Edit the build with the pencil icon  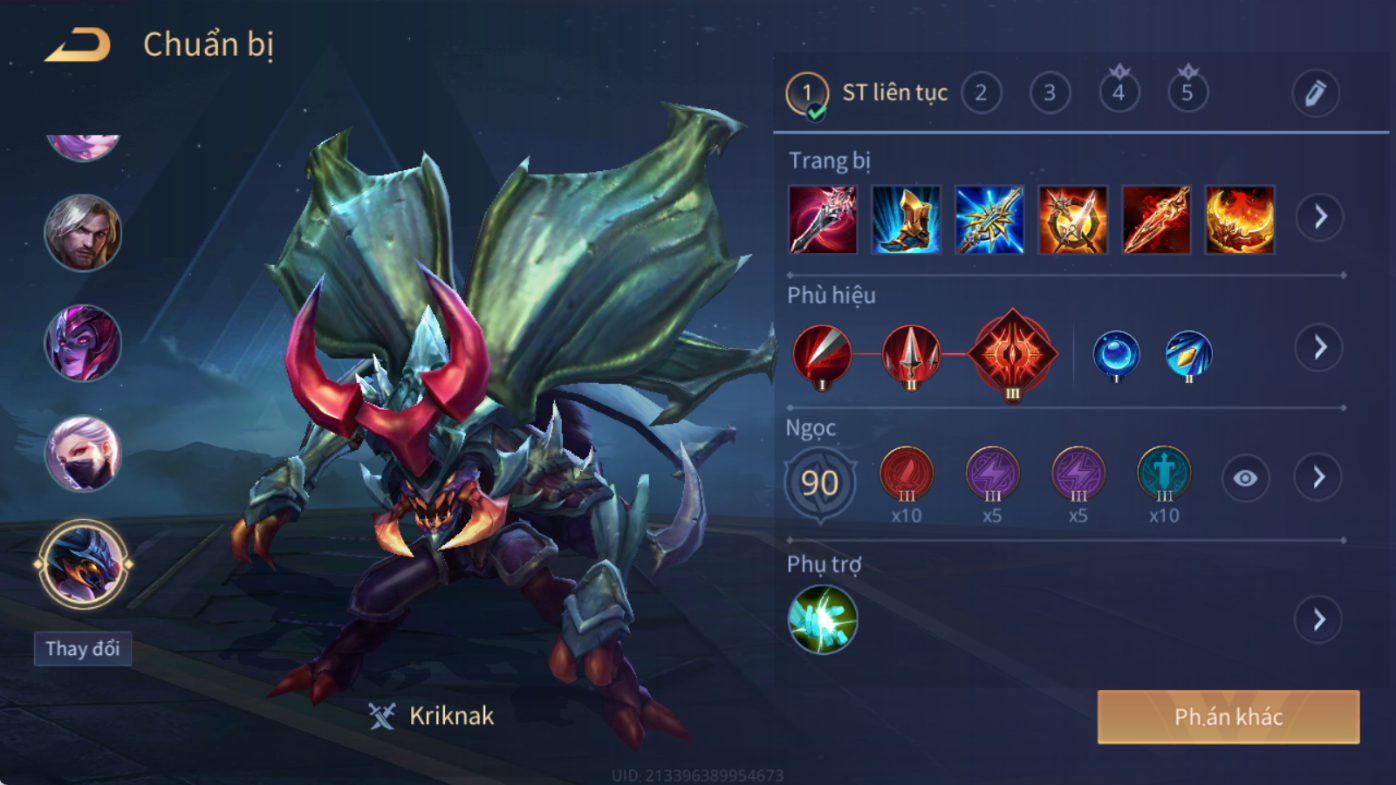pos(1315,93)
